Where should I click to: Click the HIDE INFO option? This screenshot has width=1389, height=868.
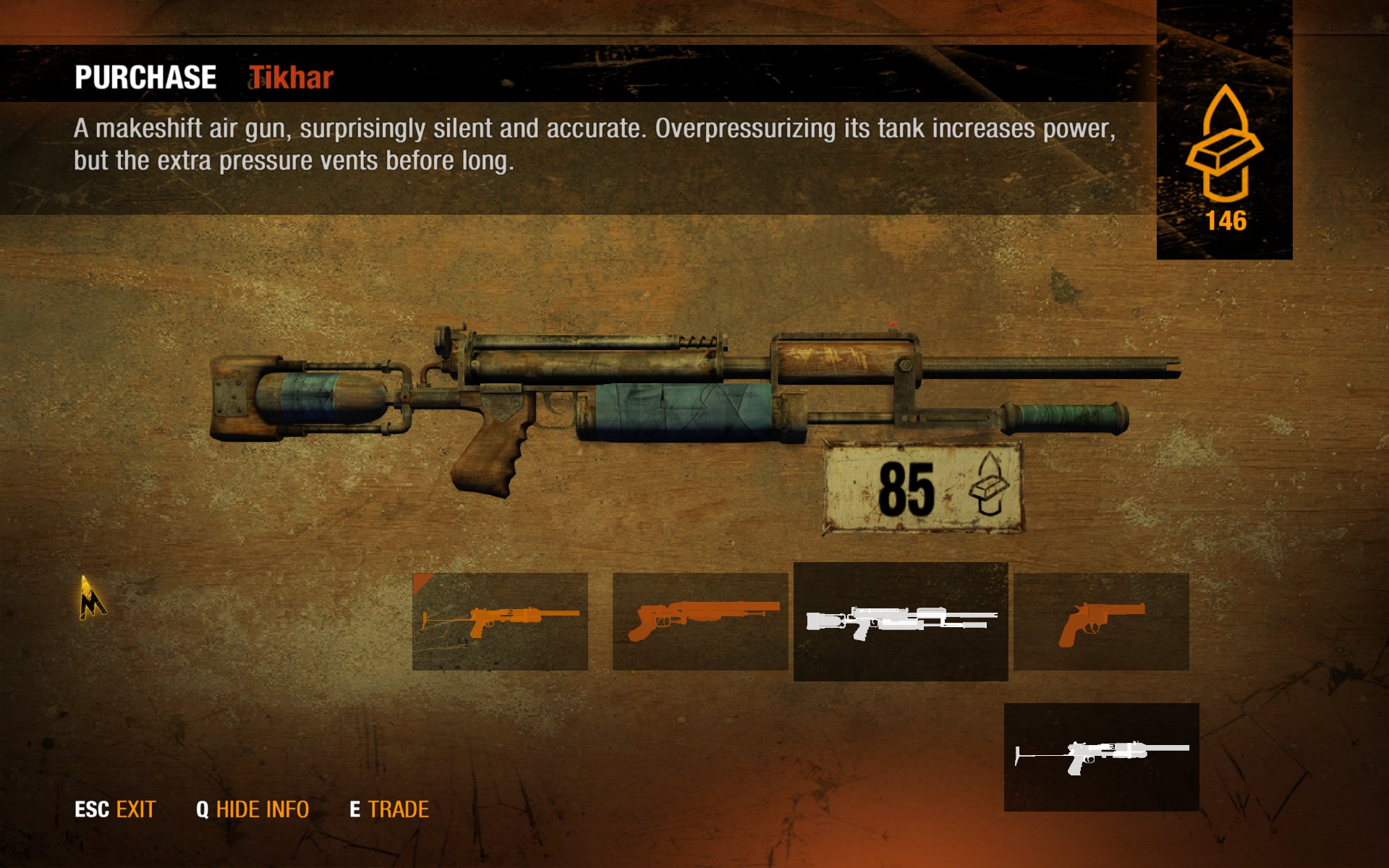[x=252, y=809]
